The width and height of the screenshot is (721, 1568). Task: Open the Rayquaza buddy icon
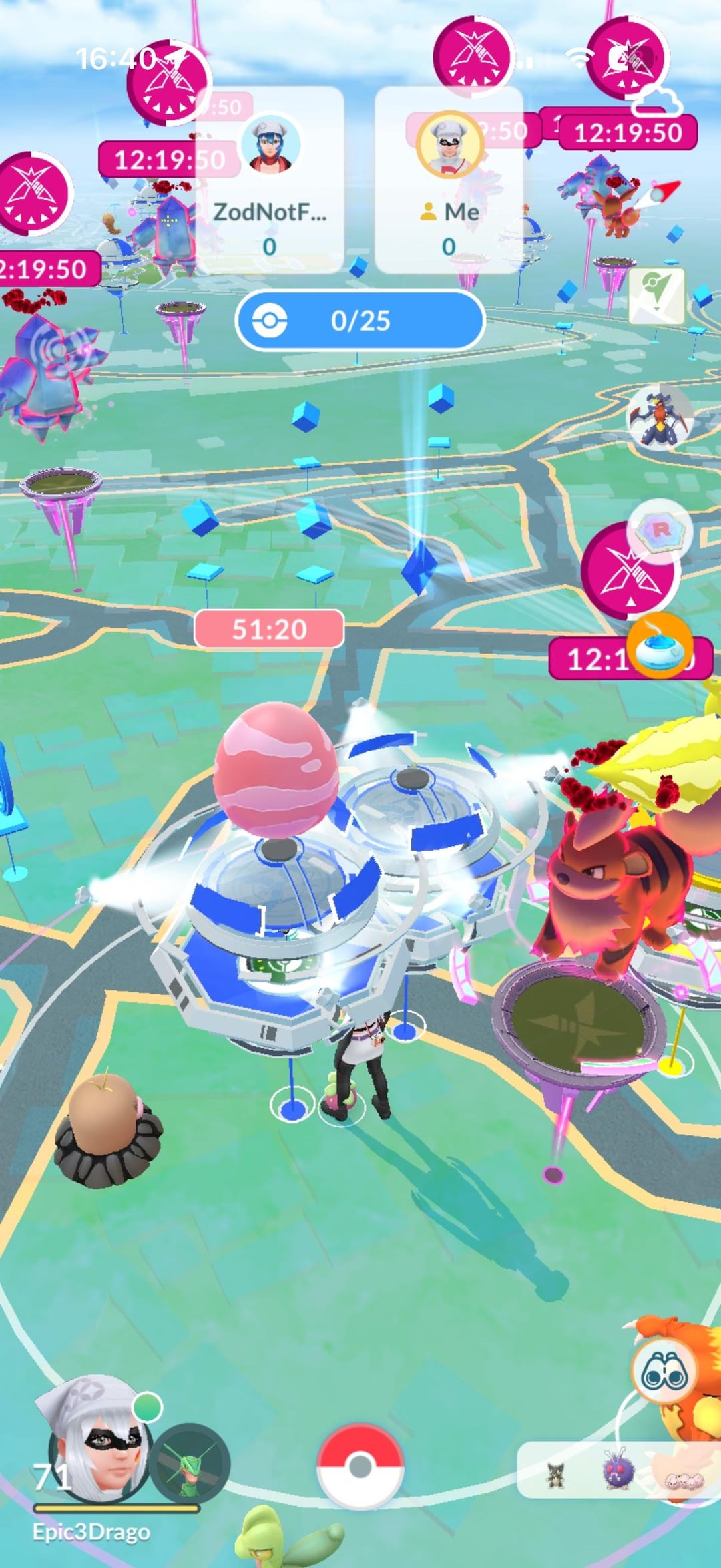click(190, 1464)
